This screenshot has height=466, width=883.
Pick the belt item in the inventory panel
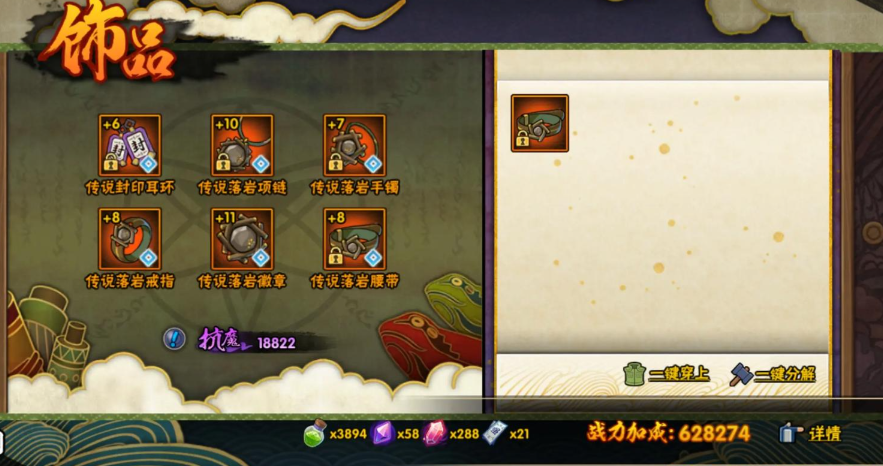click(540, 123)
